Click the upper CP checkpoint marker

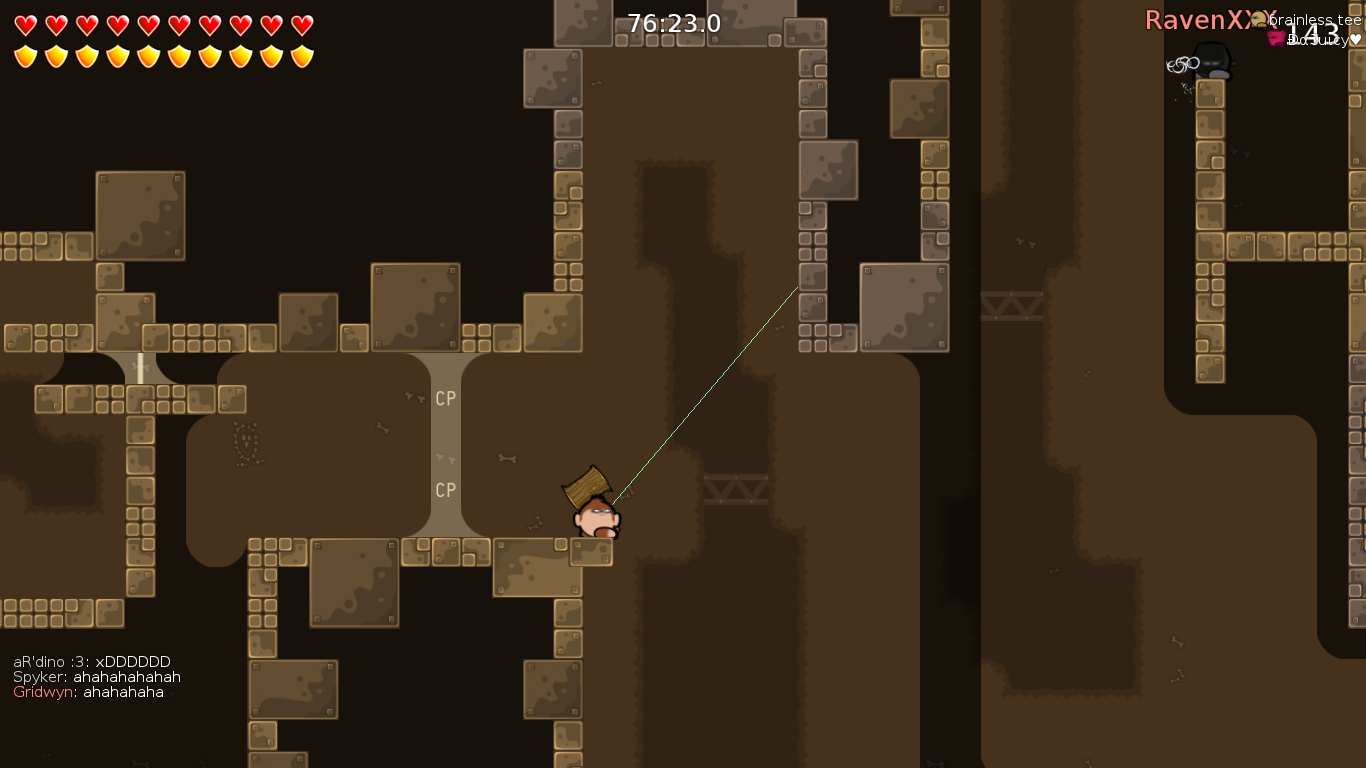(444, 397)
